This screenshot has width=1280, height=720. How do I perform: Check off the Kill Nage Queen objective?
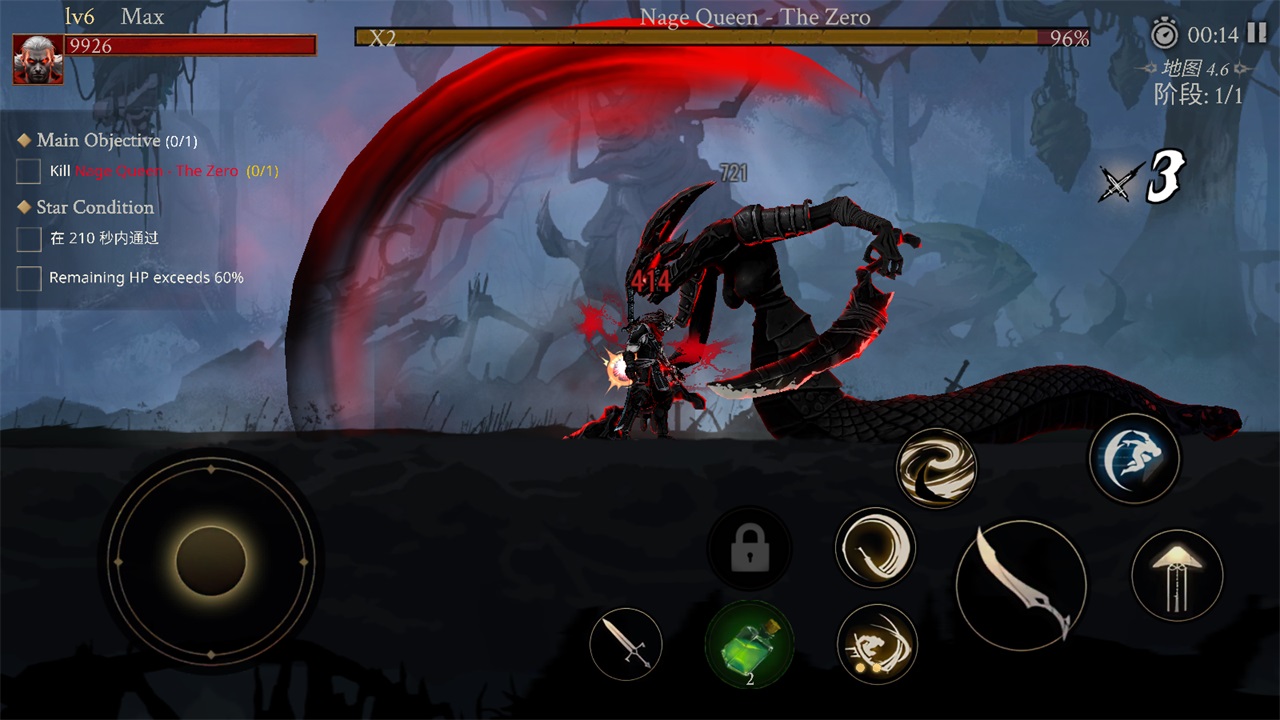(27, 171)
